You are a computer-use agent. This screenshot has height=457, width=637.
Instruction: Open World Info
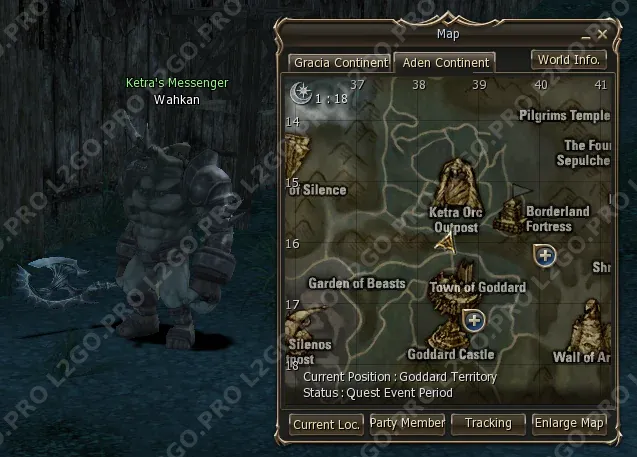pyautogui.click(x=569, y=59)
